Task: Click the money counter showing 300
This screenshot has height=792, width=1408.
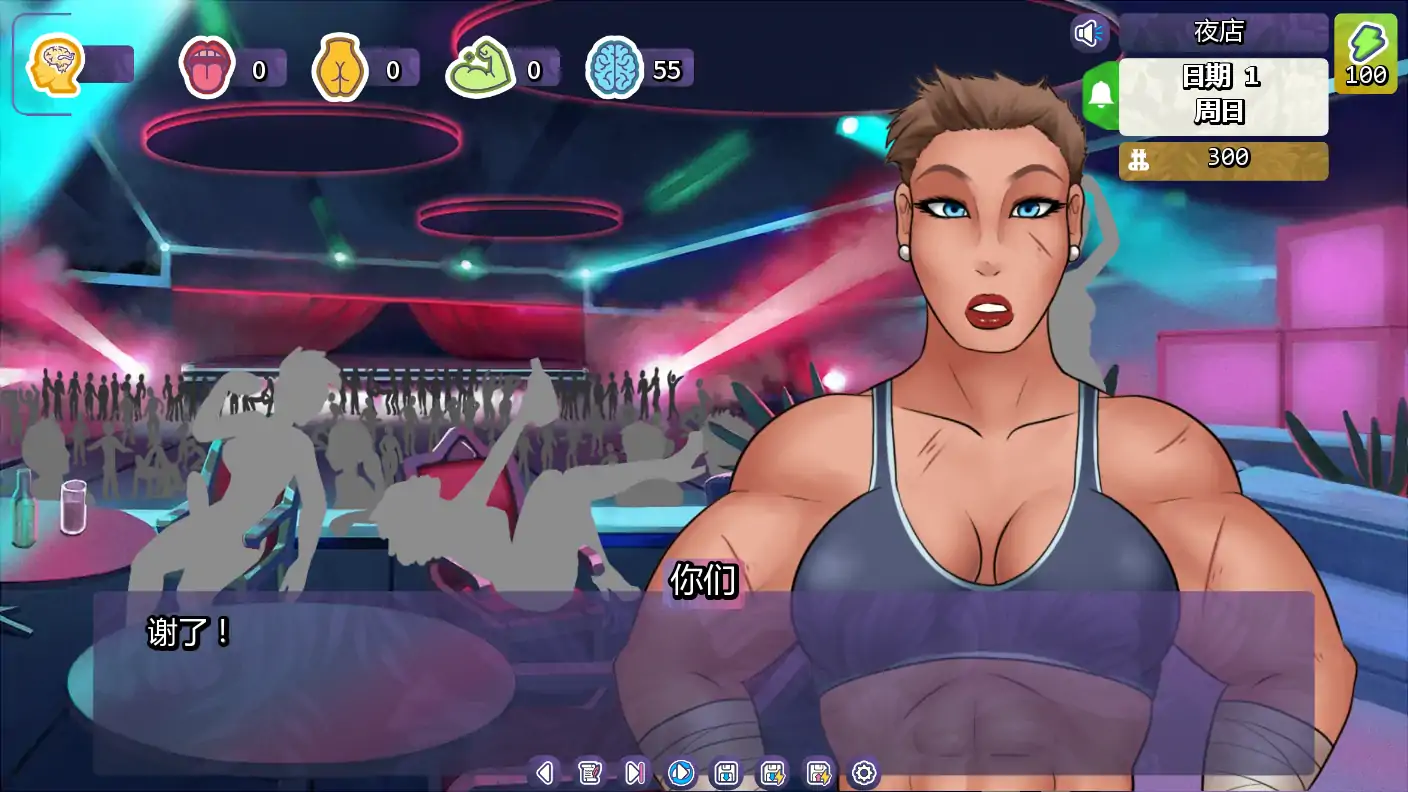Action: [x=1222, y=158]
